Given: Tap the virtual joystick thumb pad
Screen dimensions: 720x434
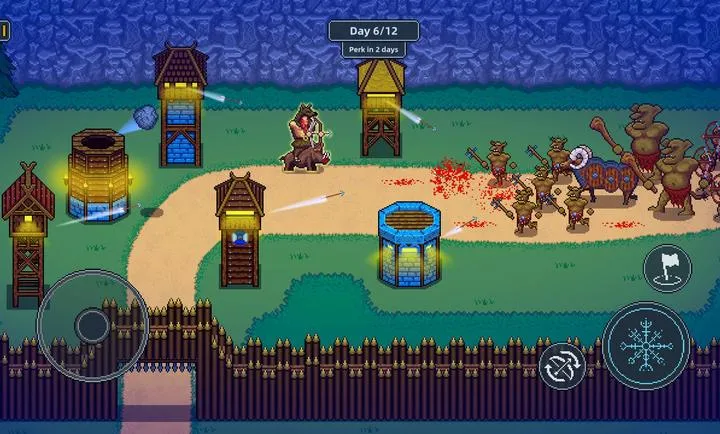Looking at the screenshot, I should (92, 324).
